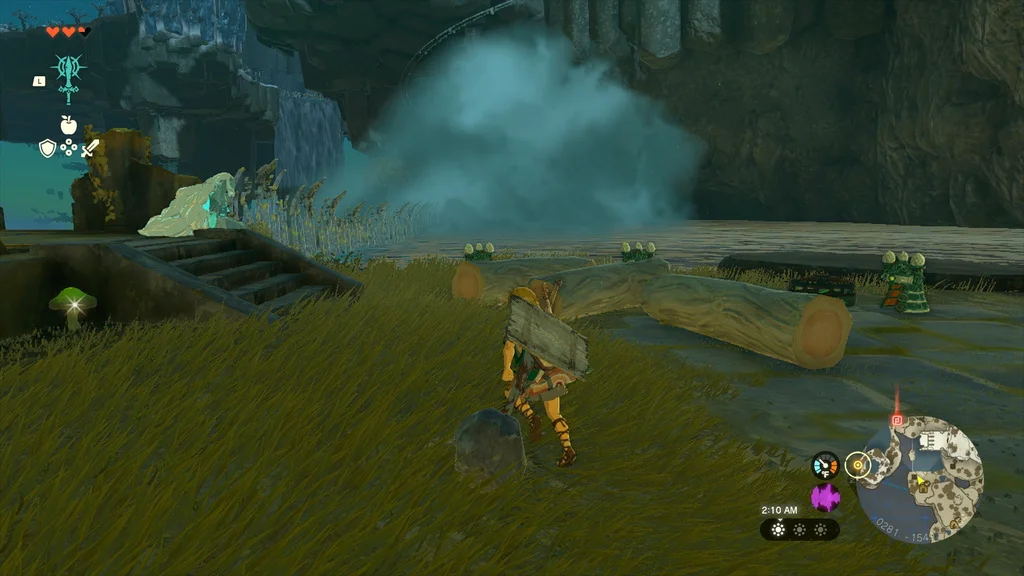Select the apple material shortcut icon
This screenshot has height=576, width=1024.
pyautogui.click(x=69, y=125)
